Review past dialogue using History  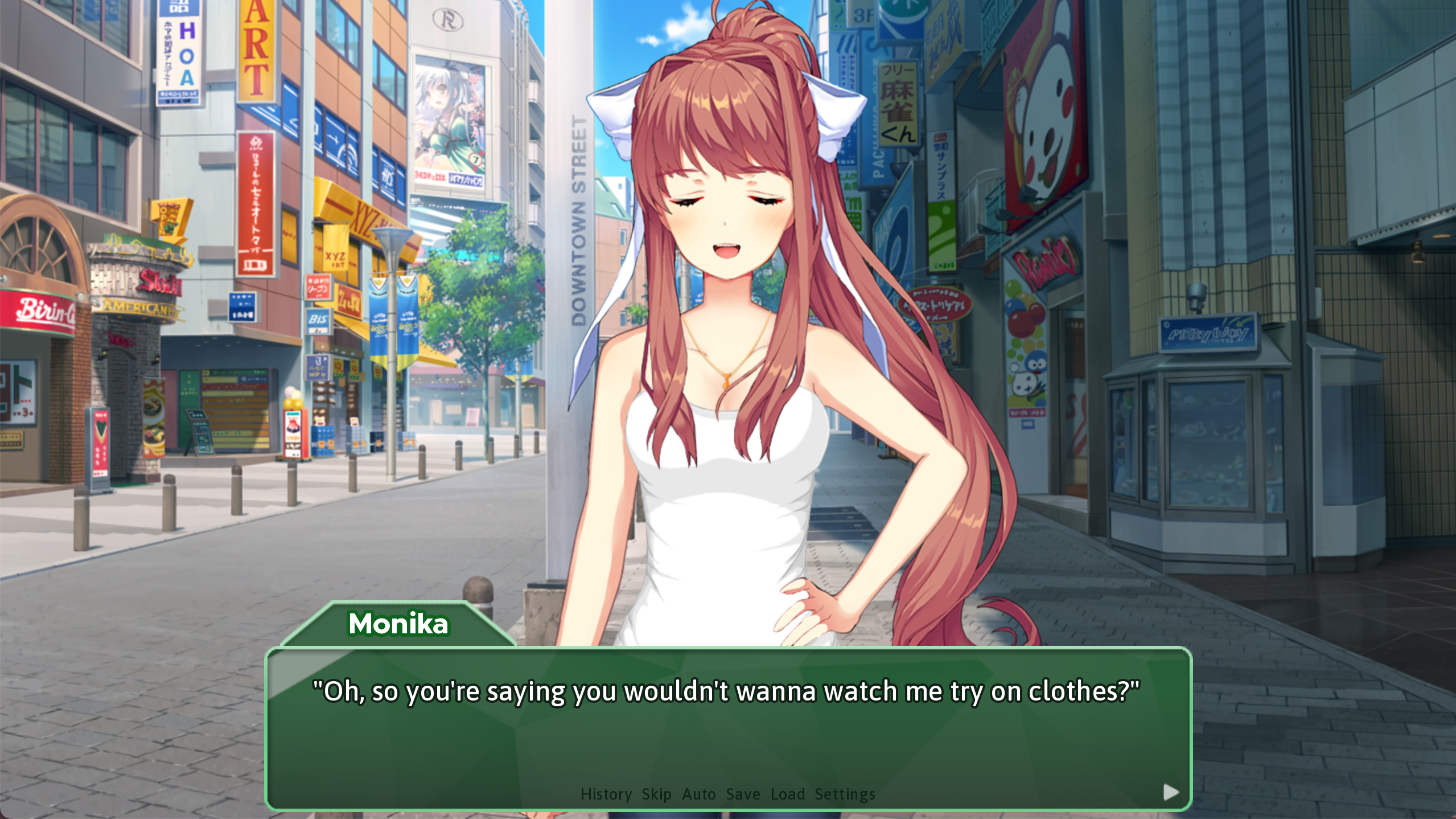[605, 794]
